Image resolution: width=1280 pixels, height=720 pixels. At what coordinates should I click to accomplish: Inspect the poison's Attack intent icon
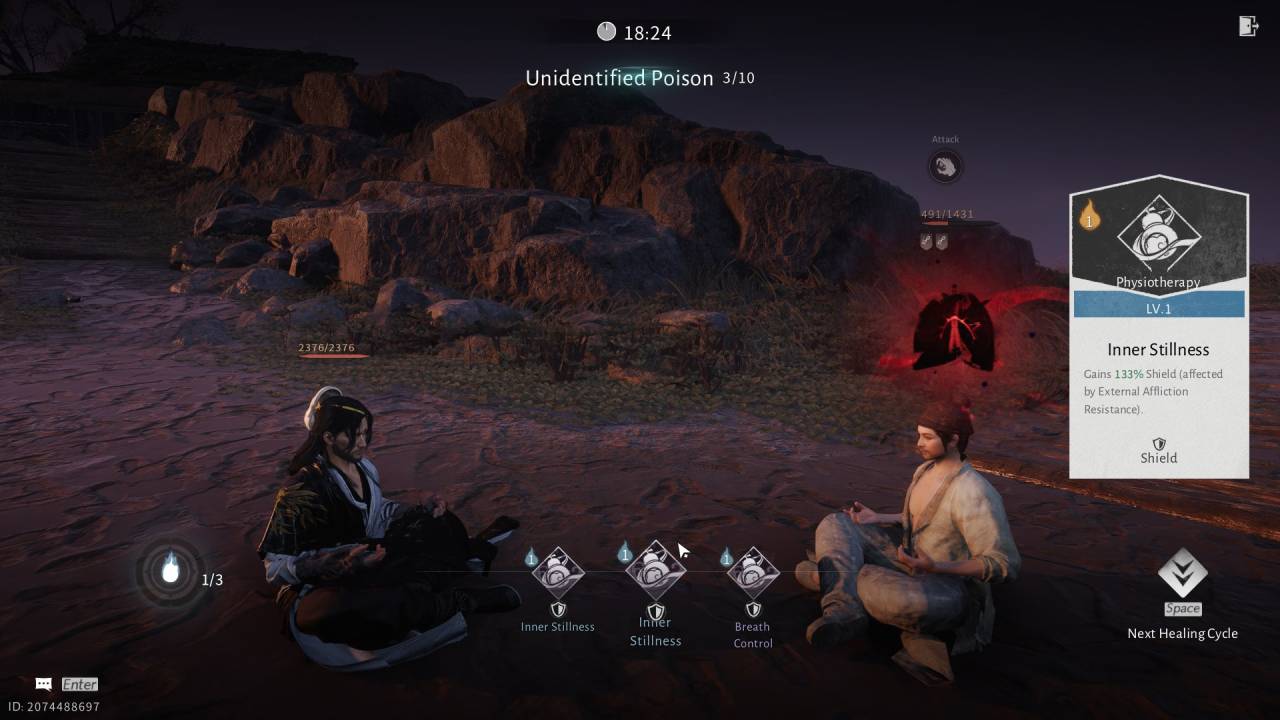[945, 166]
